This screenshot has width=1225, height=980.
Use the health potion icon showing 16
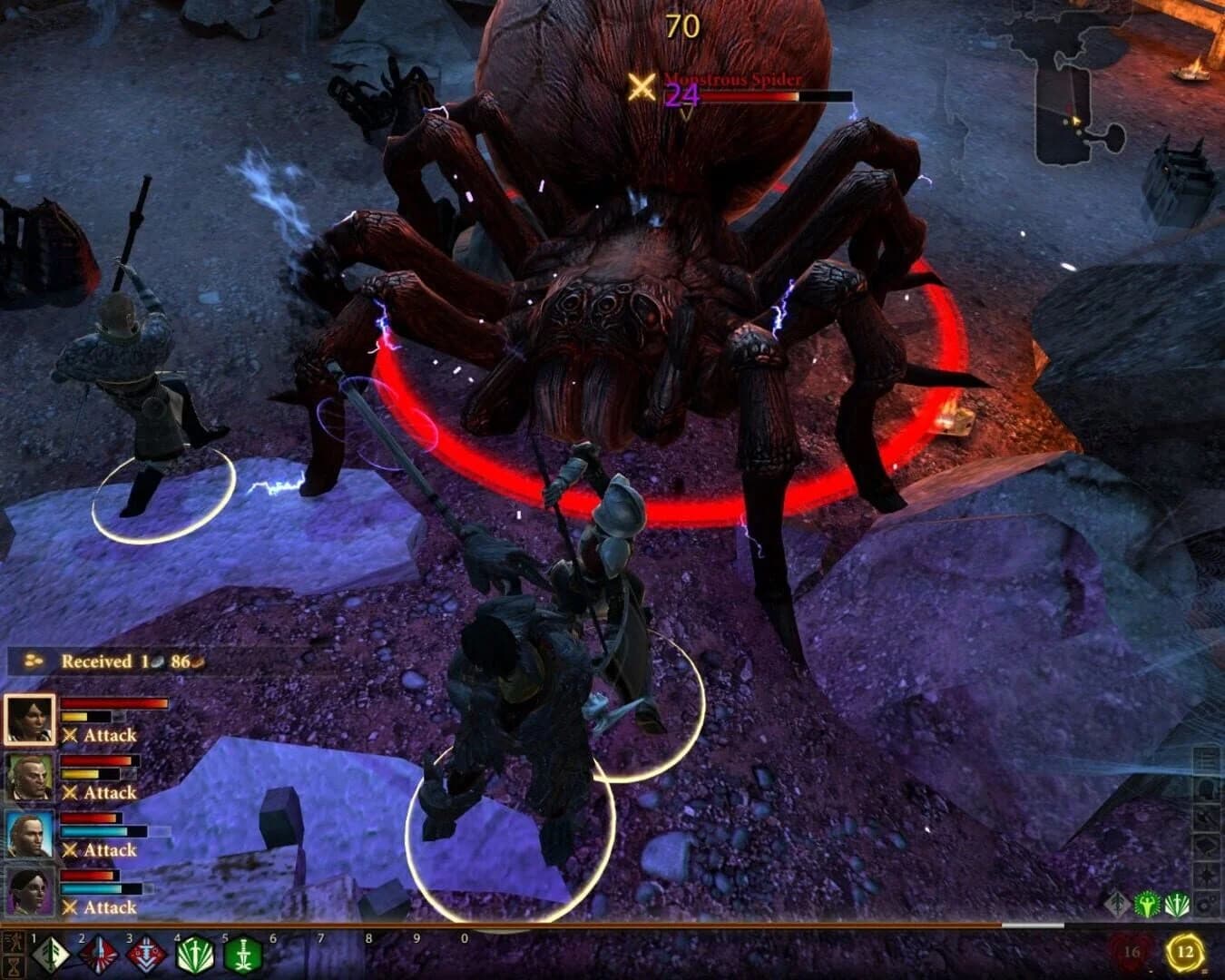tap(1131, 952)
